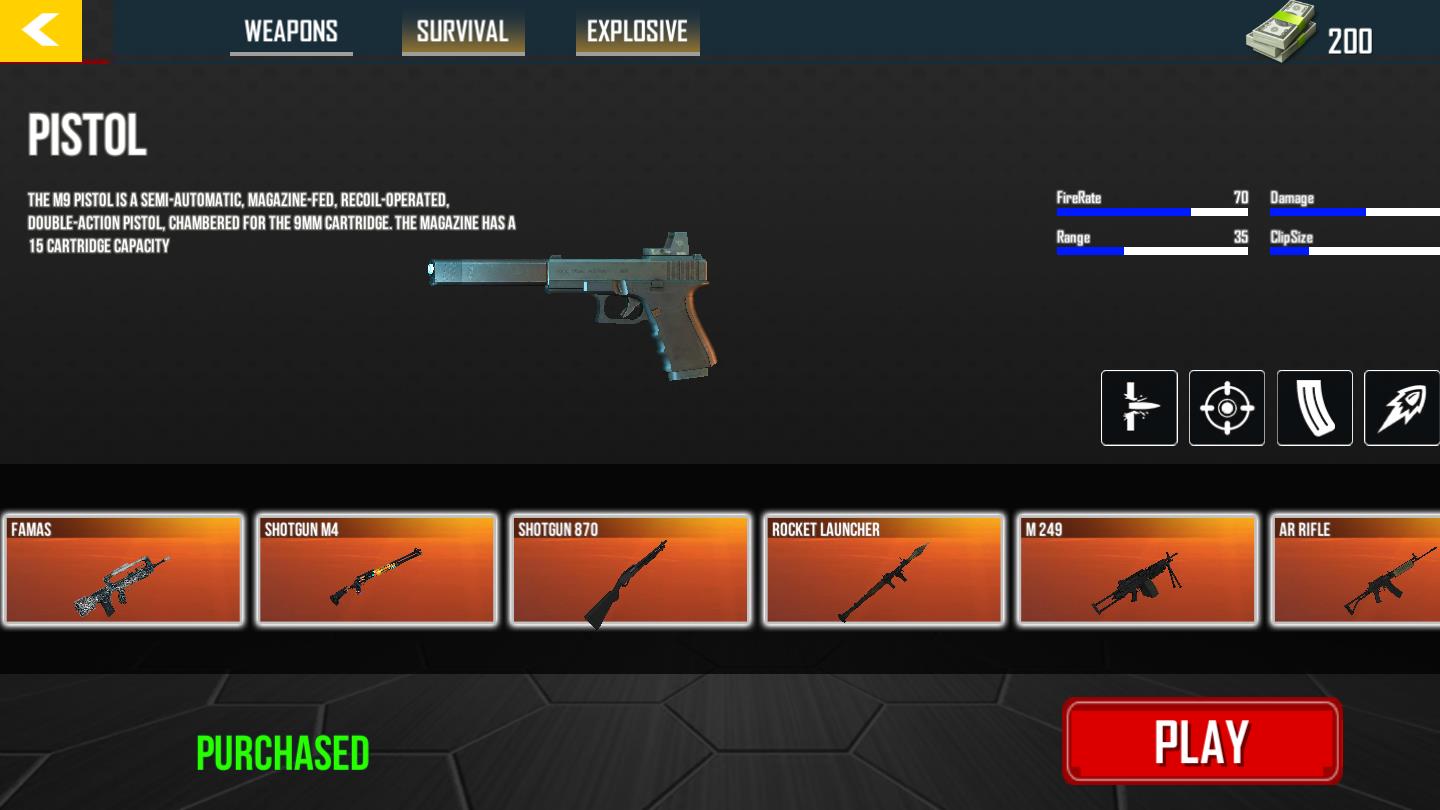
Task: Open the Survival tab
Action: (x=463, y=32)
